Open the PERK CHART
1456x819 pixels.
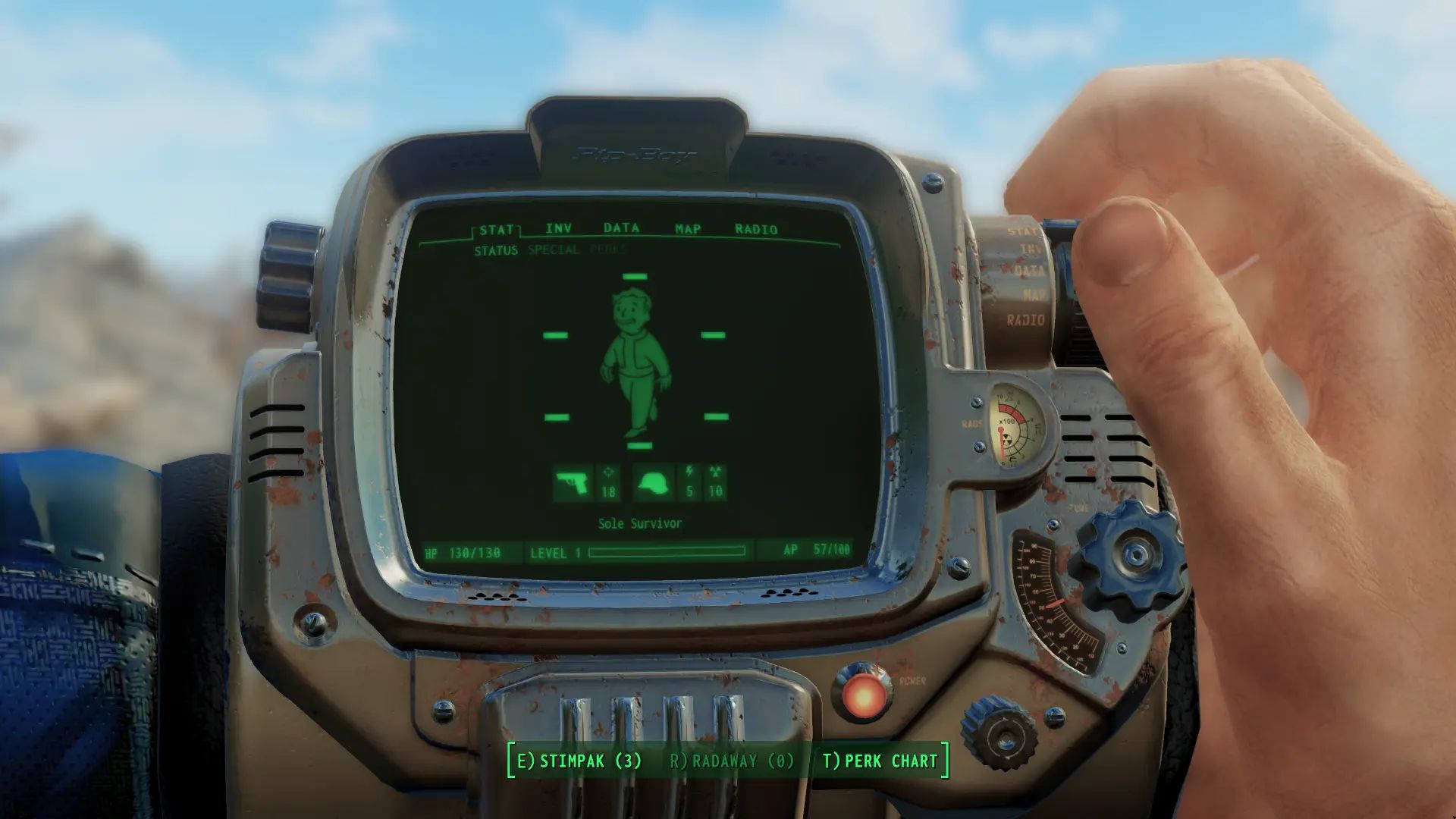pyautogui.click(x=880, y=762)
